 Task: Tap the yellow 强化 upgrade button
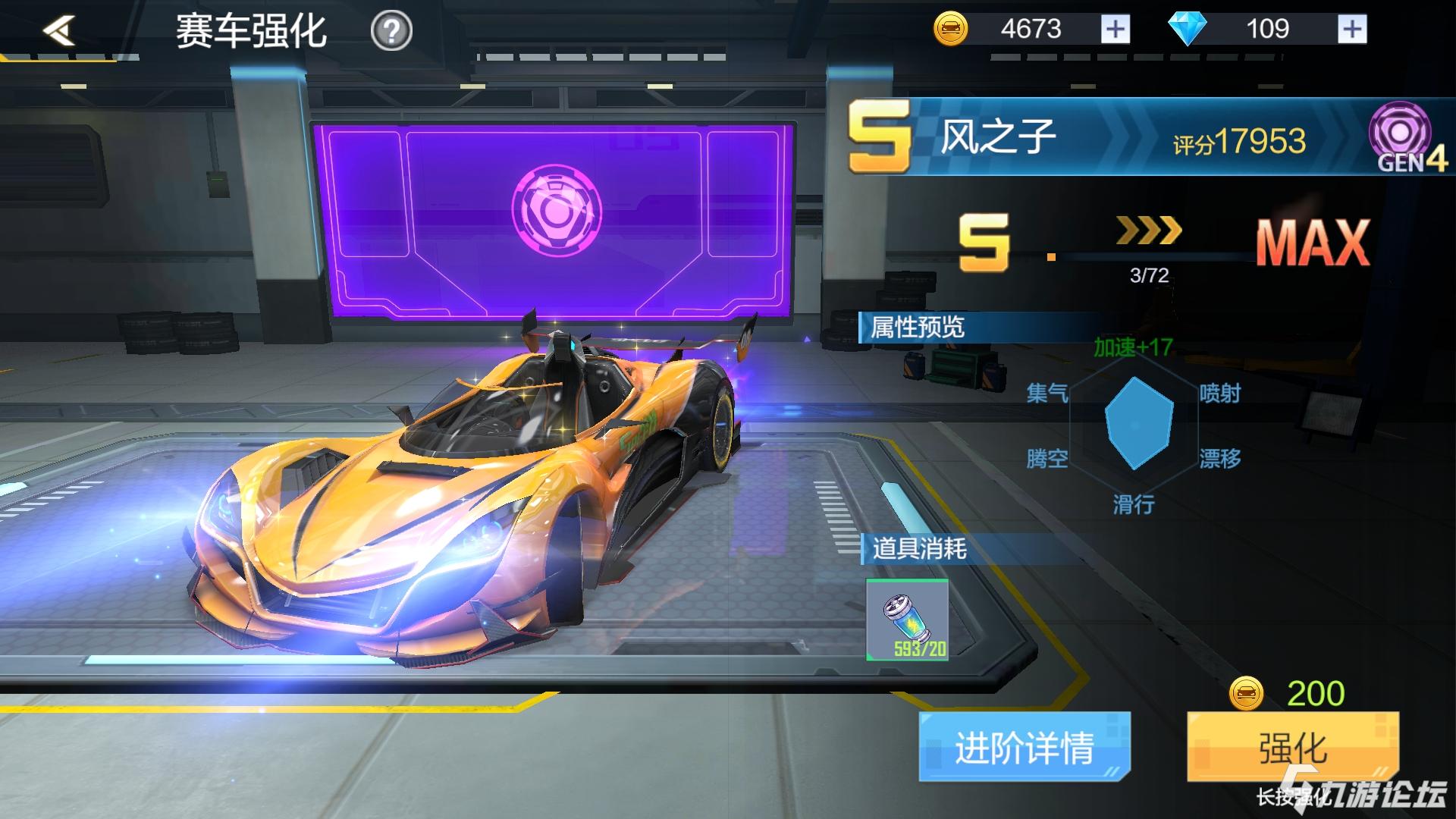(x=1292, y=747)
